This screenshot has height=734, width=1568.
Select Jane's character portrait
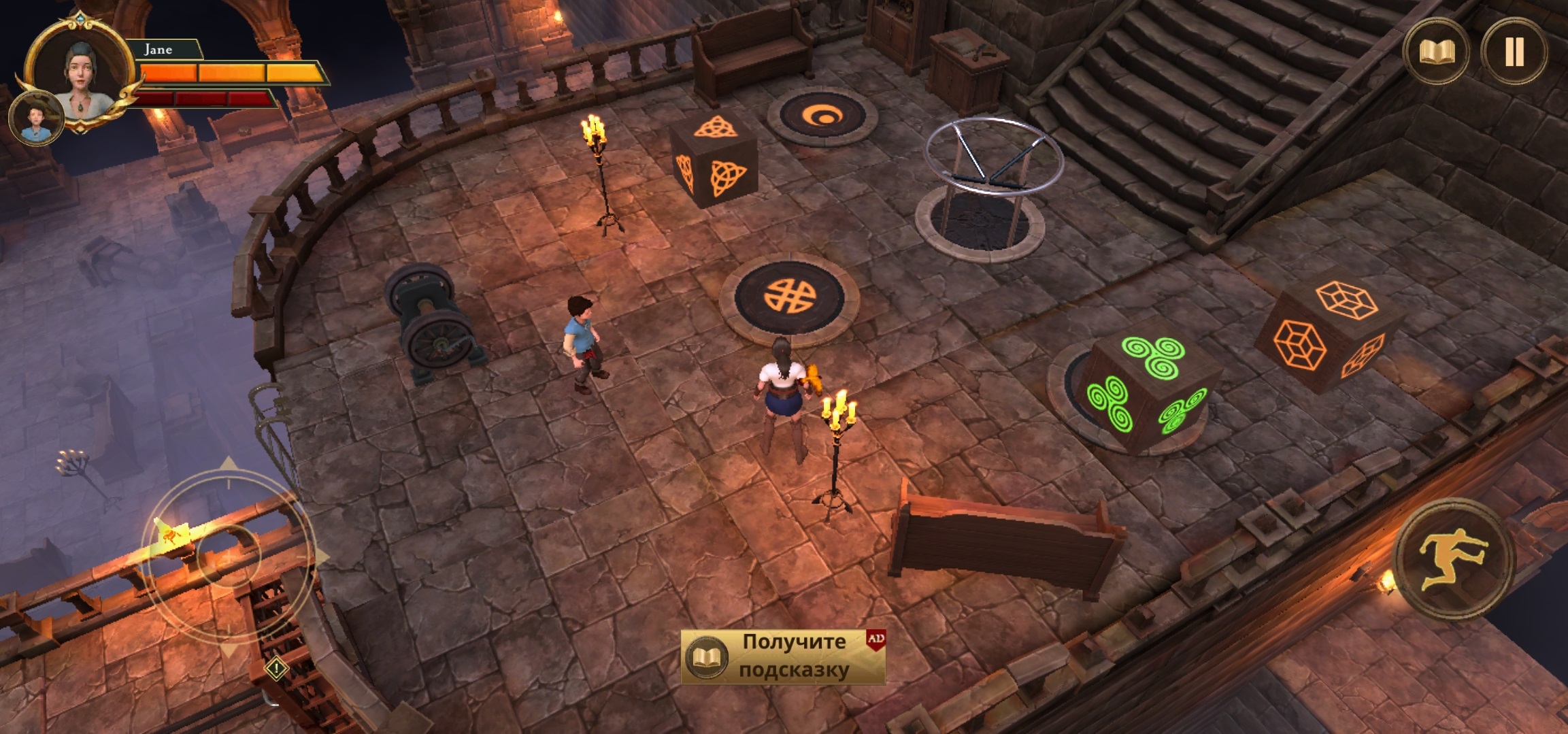[x=82, y=71]
